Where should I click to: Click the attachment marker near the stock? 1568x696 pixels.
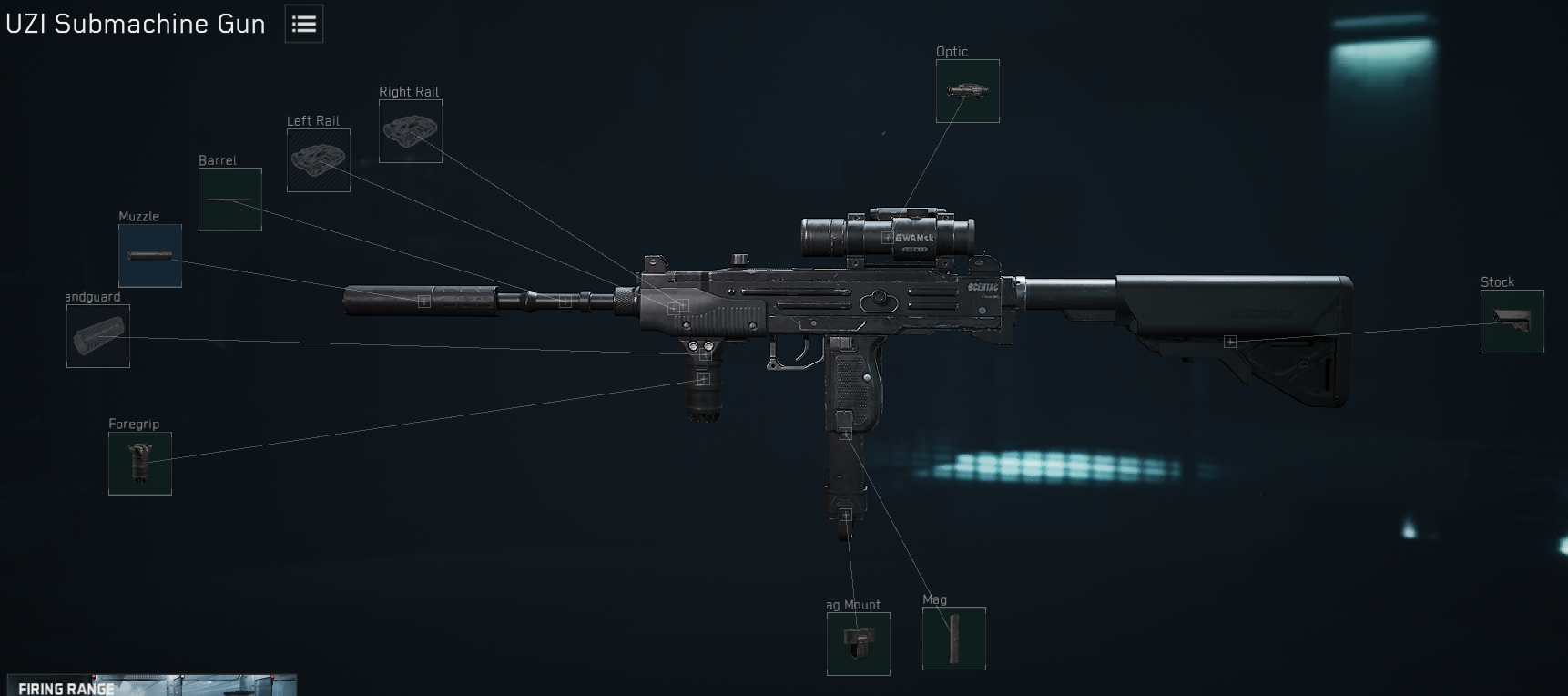(1231, 343)
